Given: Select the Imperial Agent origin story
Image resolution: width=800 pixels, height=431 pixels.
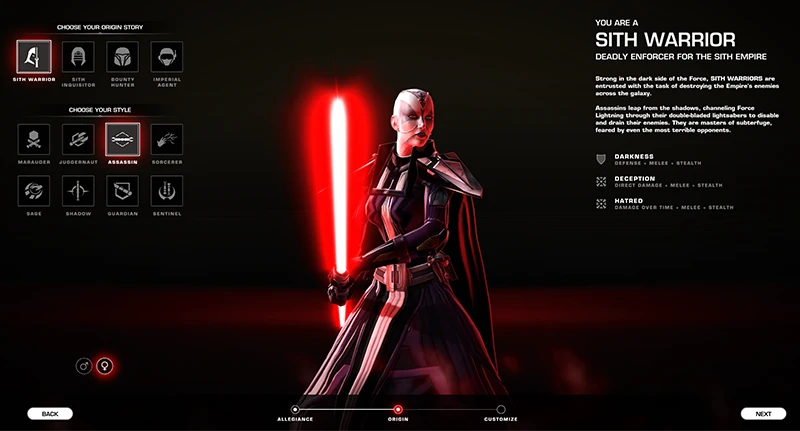Looking at the screenshot, I should (x=166, y=56).
